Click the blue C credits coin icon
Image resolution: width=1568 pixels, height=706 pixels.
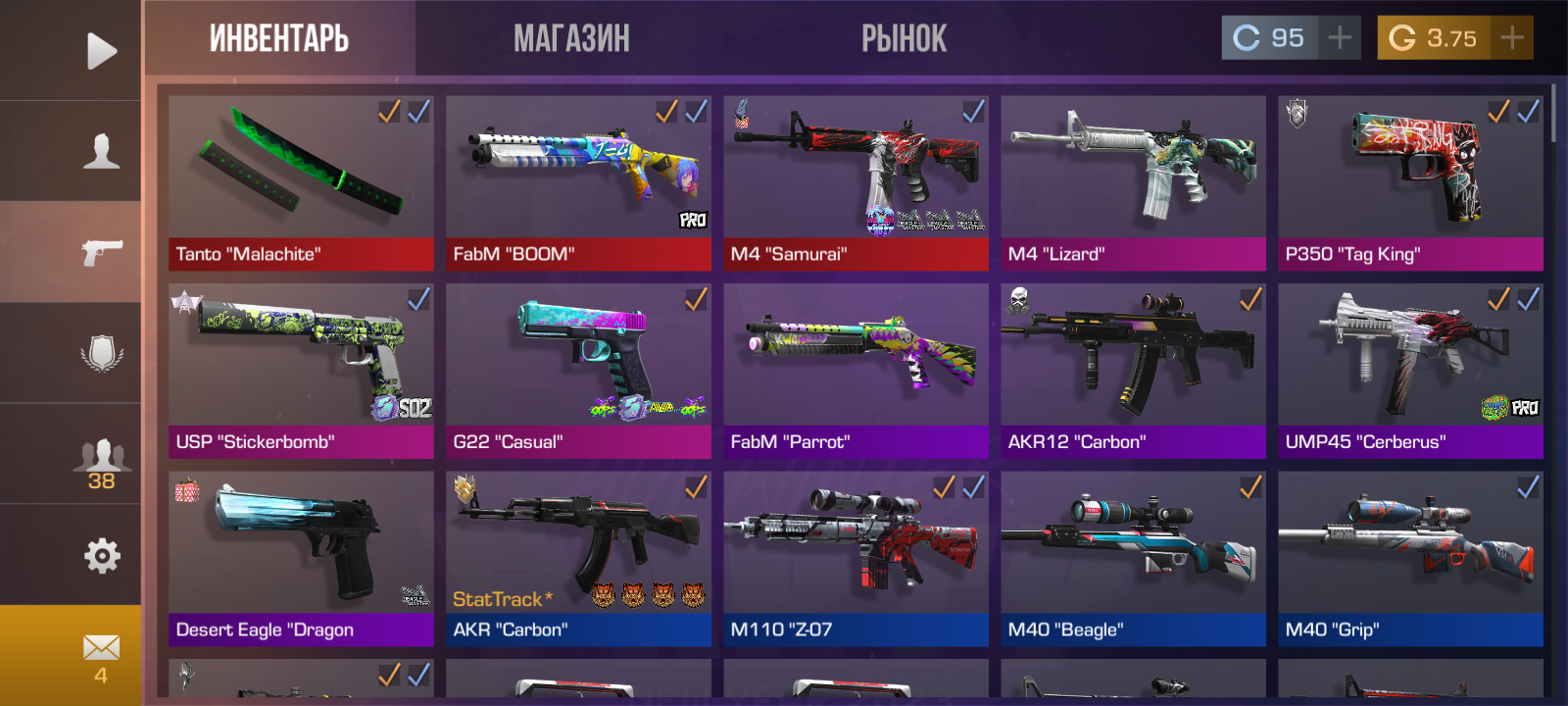(x=1247, y=38)
